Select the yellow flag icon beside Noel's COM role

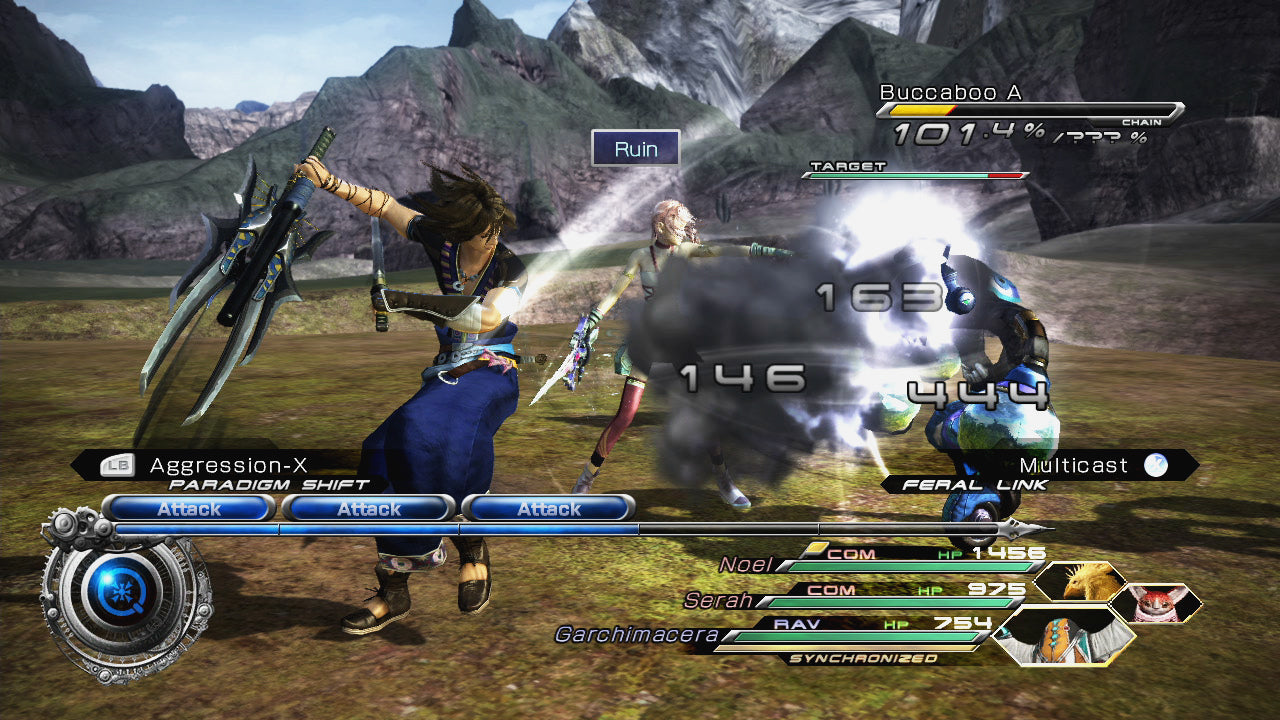(x=816, y=549)
